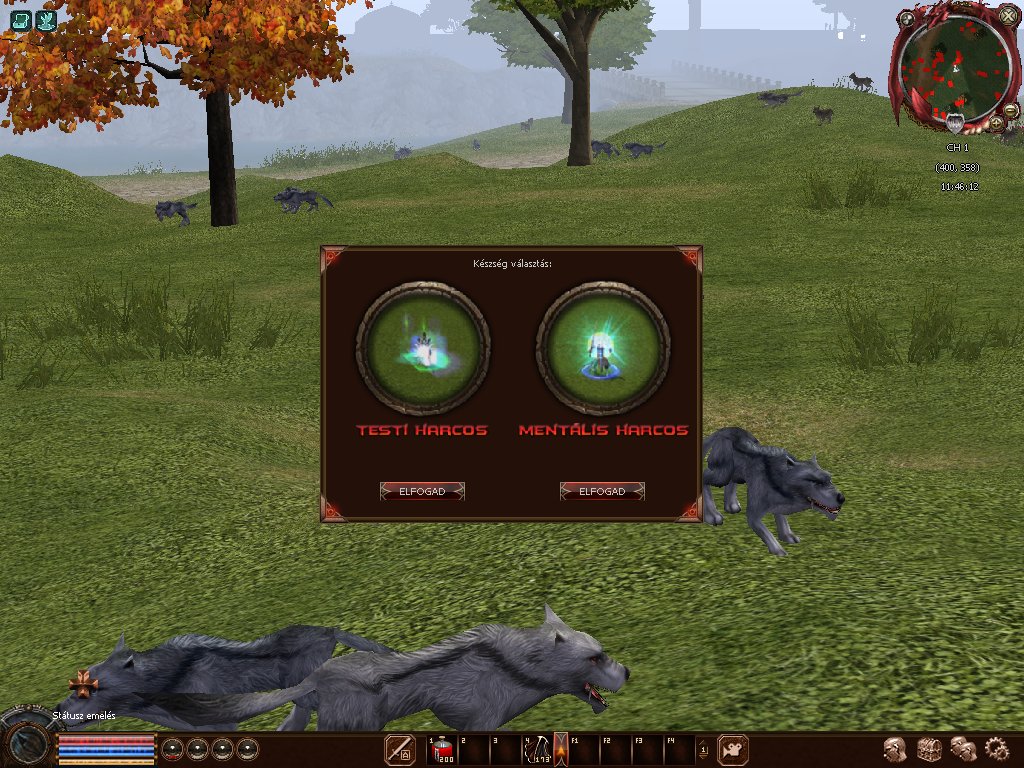Accept the Testi Harcos skill path

422,491
